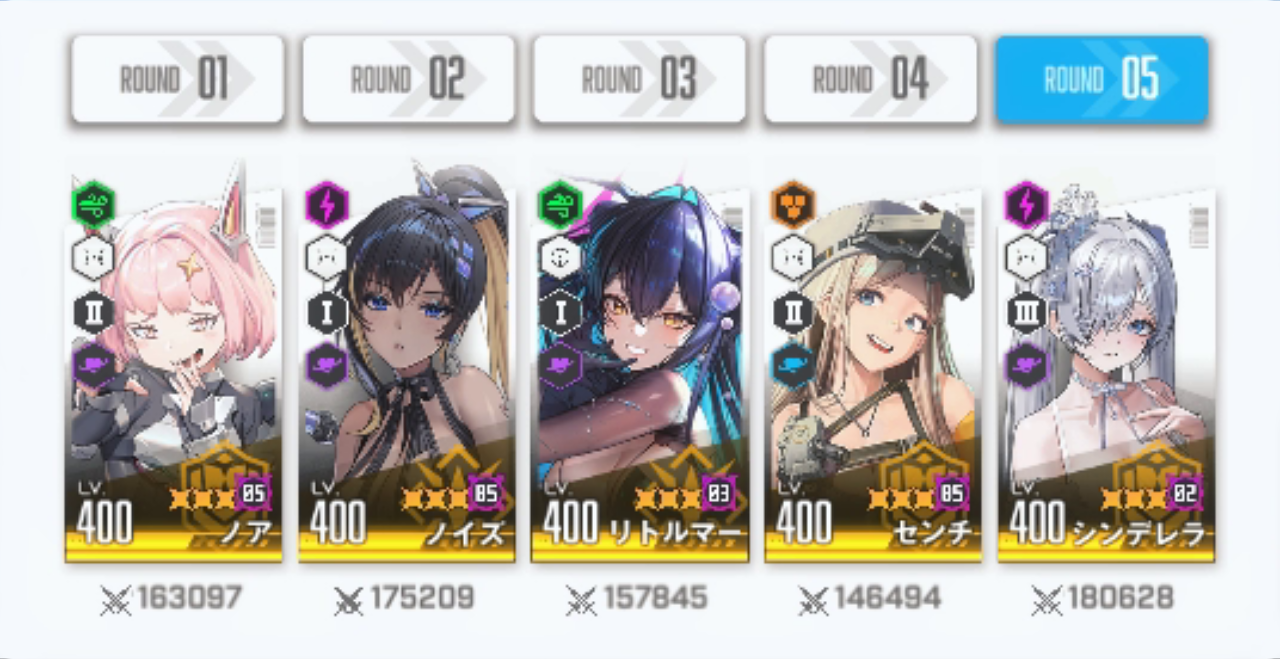The image size is (1280, 659).
Task: Open the ROUND 02 tab
Action: (408, 80)
